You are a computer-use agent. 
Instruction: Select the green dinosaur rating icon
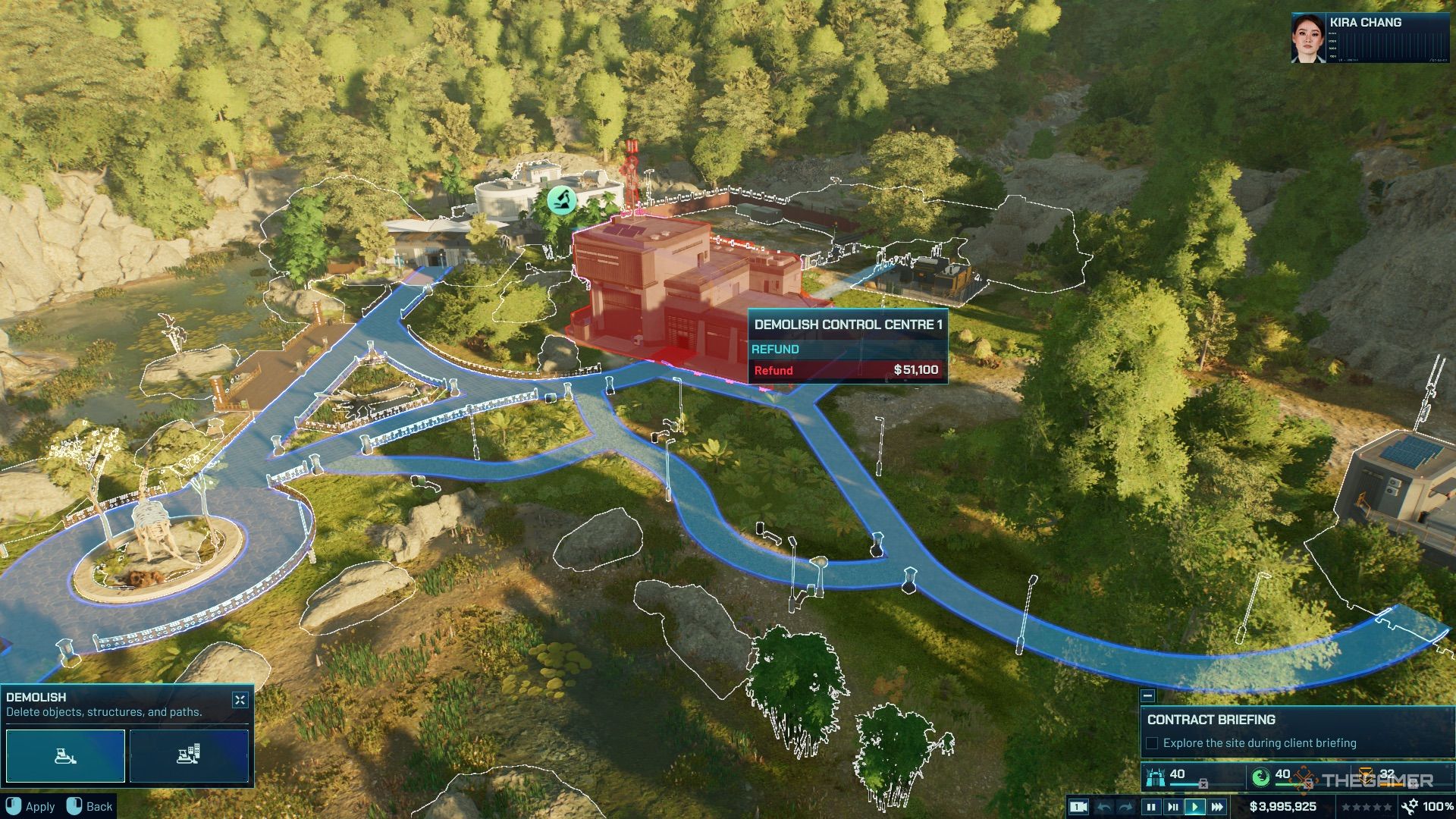point(1260,777)
